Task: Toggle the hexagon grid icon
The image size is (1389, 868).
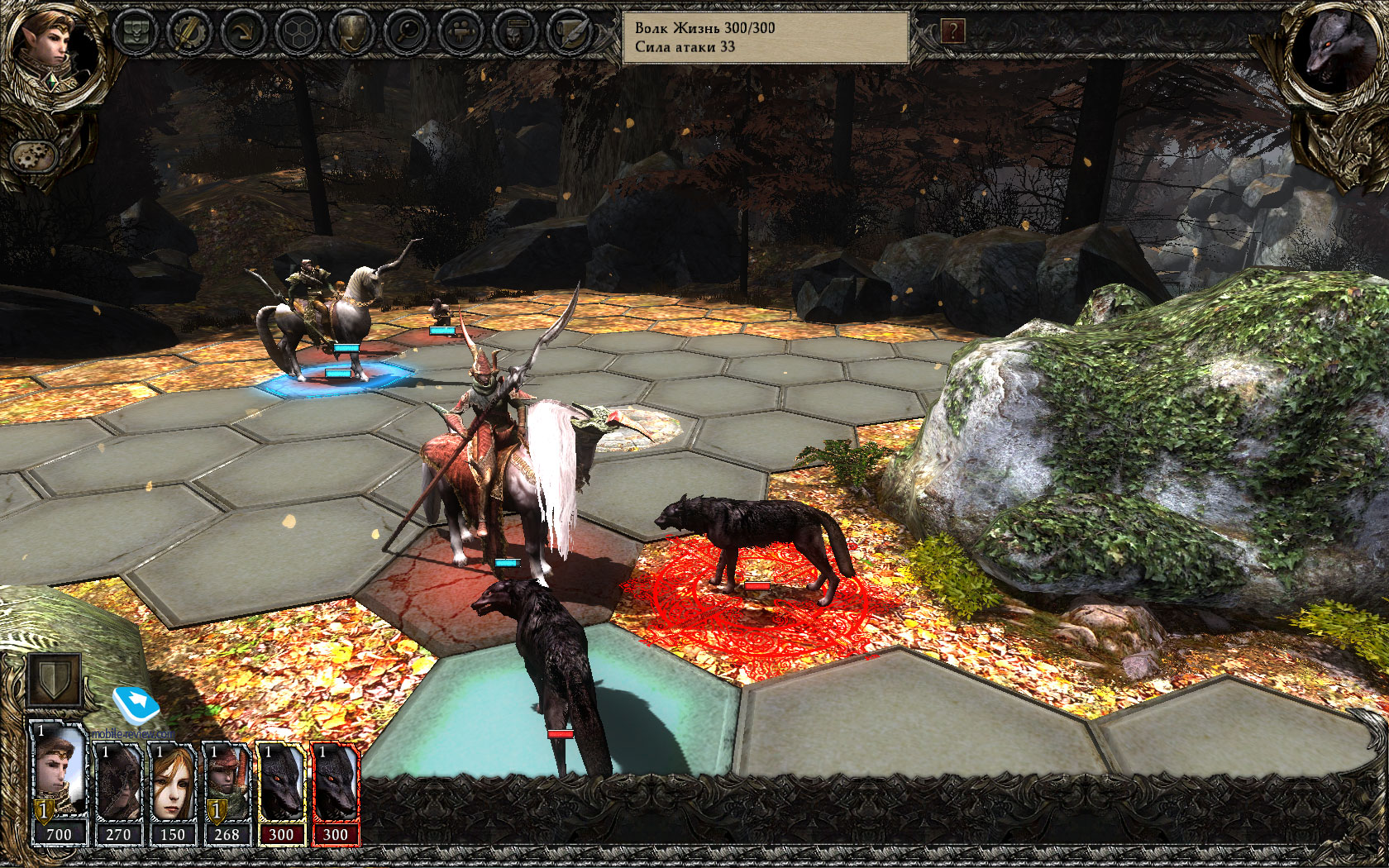Action: (297, 32)
